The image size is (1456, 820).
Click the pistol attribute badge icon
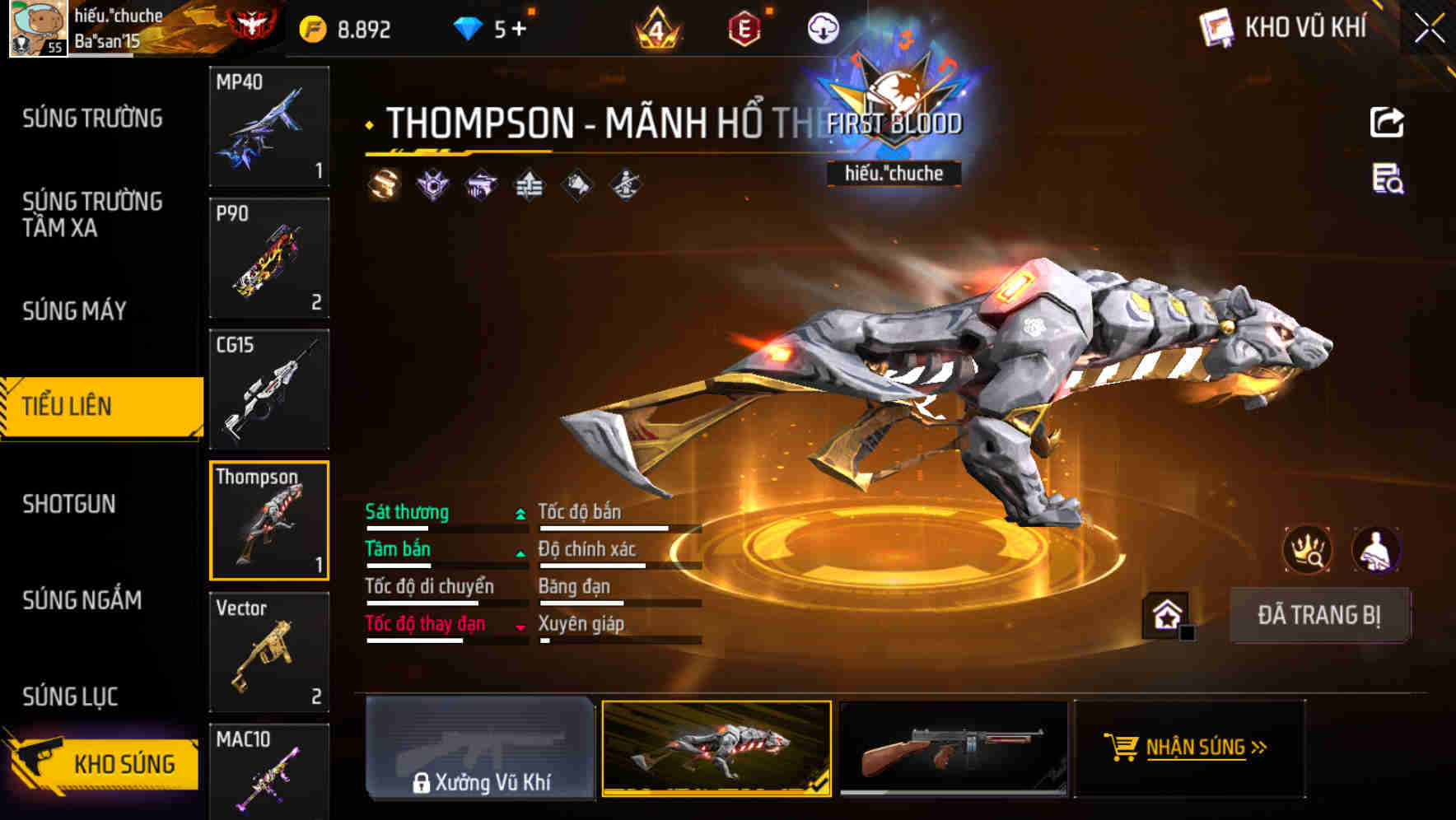pos(482,185)
